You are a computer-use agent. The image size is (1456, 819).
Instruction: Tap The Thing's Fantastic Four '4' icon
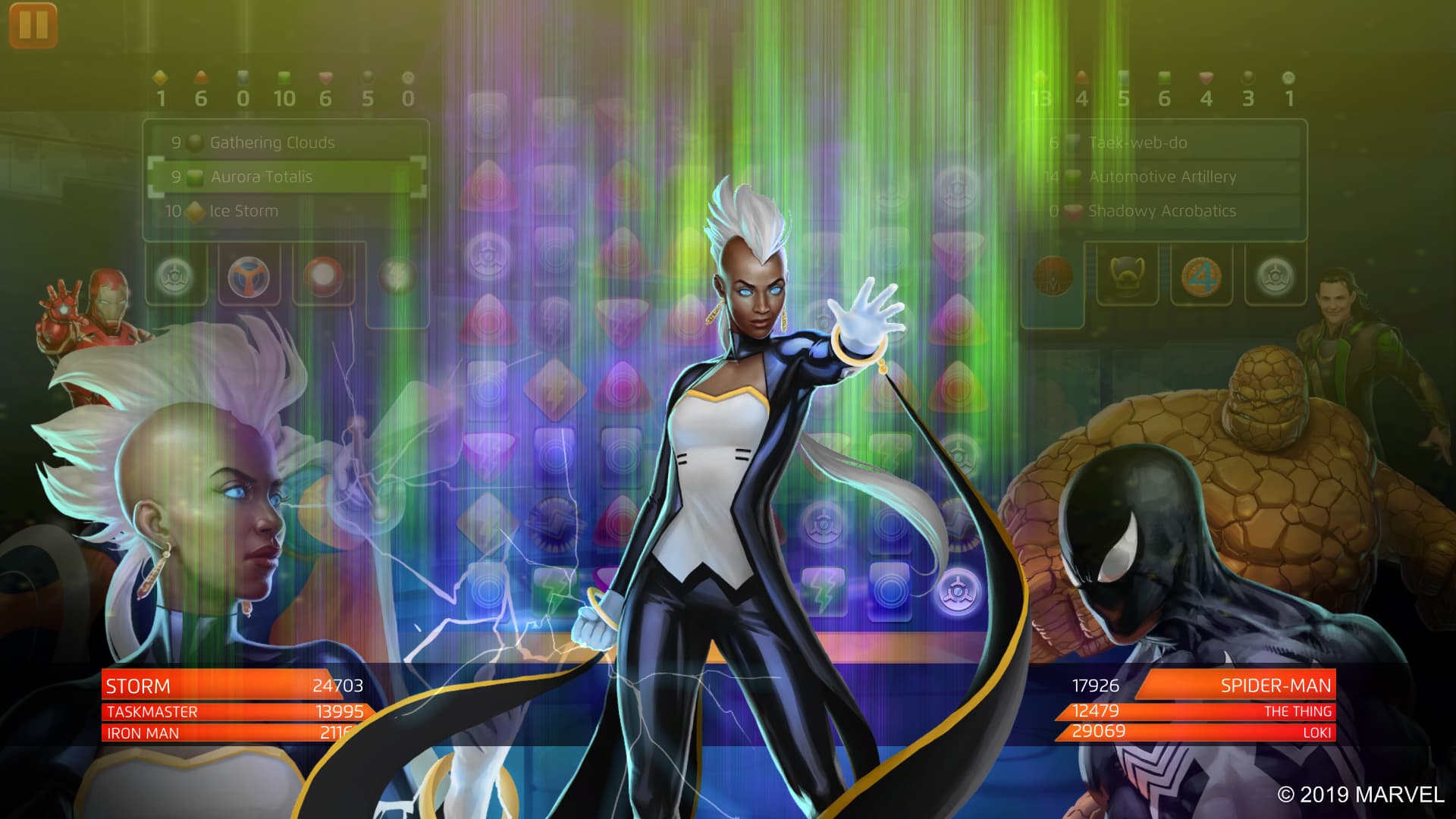tap(1203, 275)
